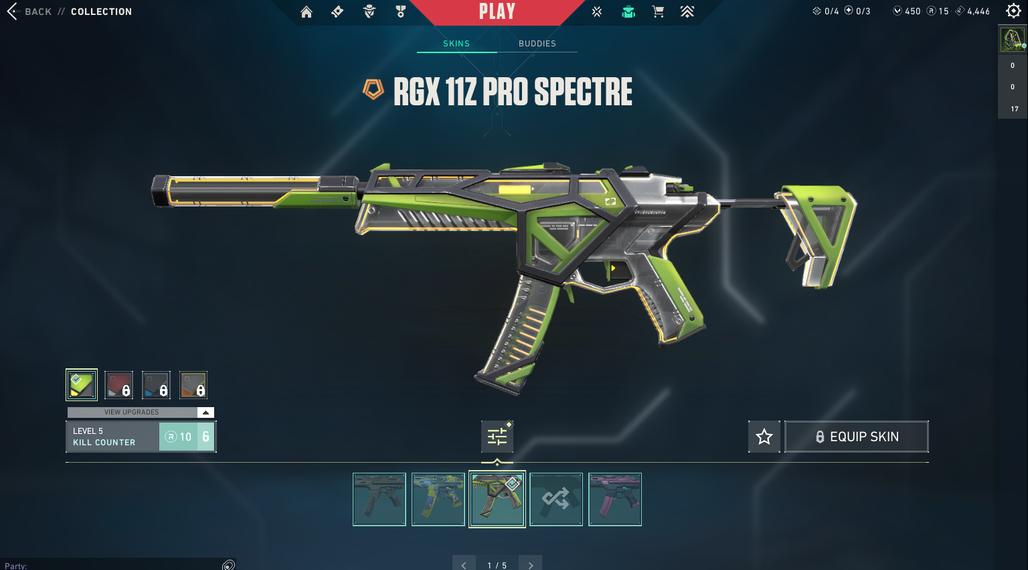Choose the locked blue color variant
The image size is (1028, 570).
pos(156,384)
